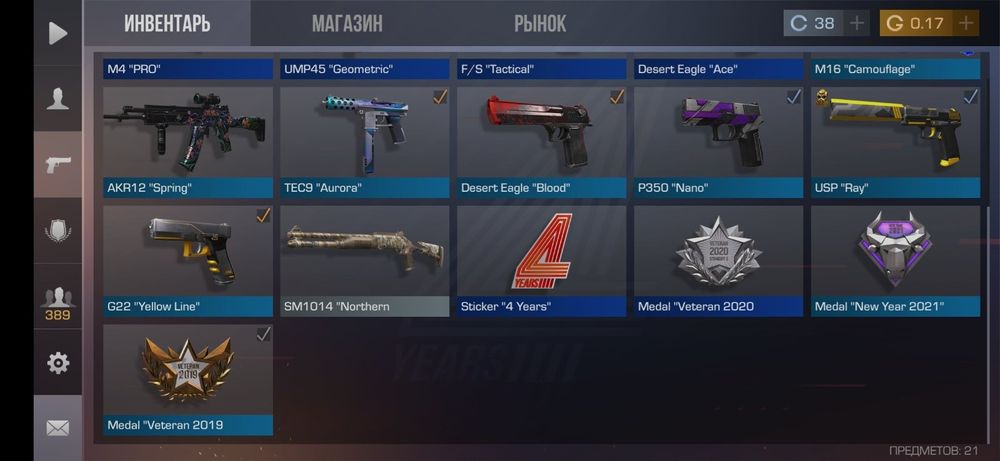Choose the TEC9 "Aurora" skin

coord(364,141)
